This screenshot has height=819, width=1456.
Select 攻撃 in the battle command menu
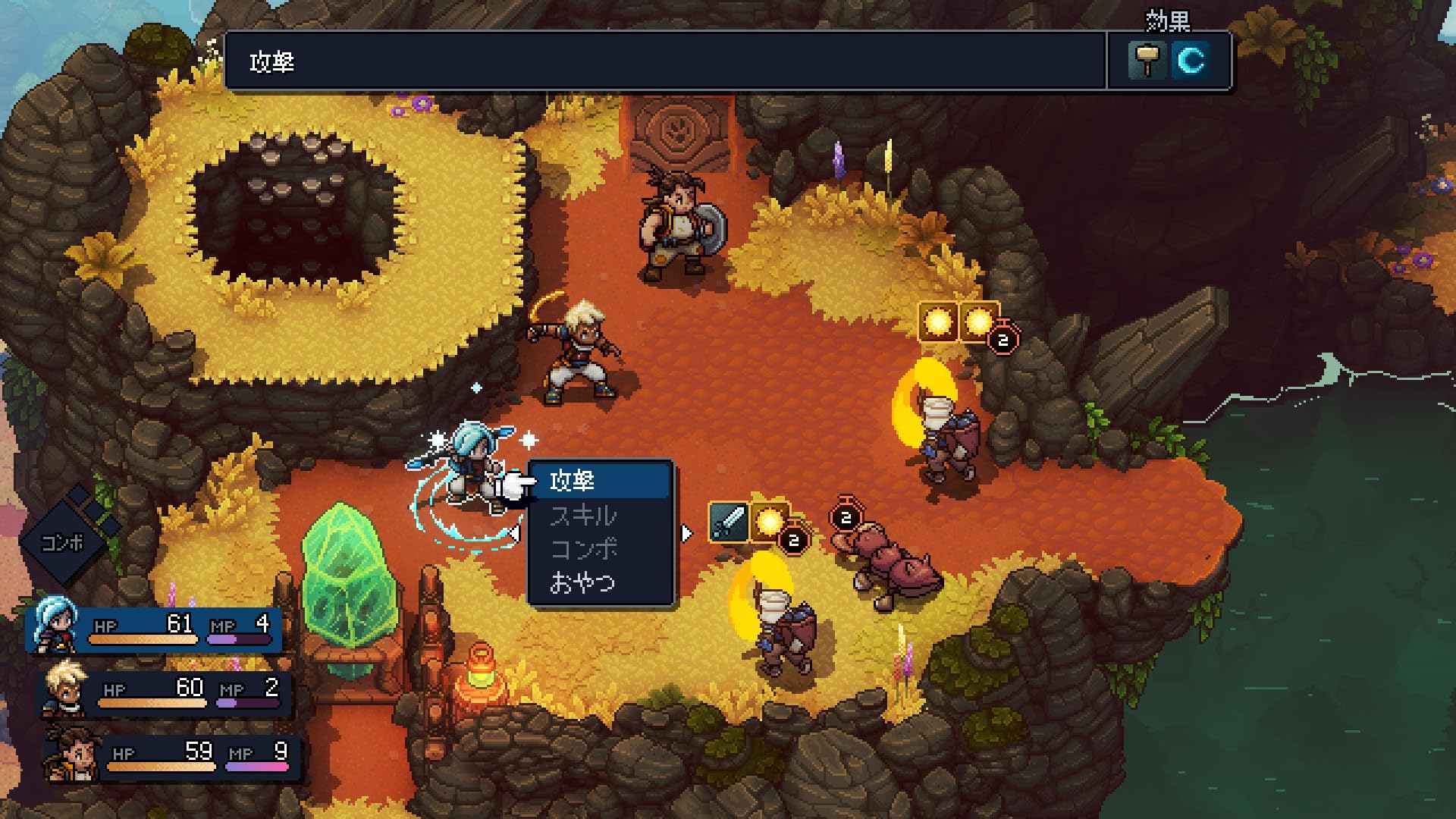point(599,481)
